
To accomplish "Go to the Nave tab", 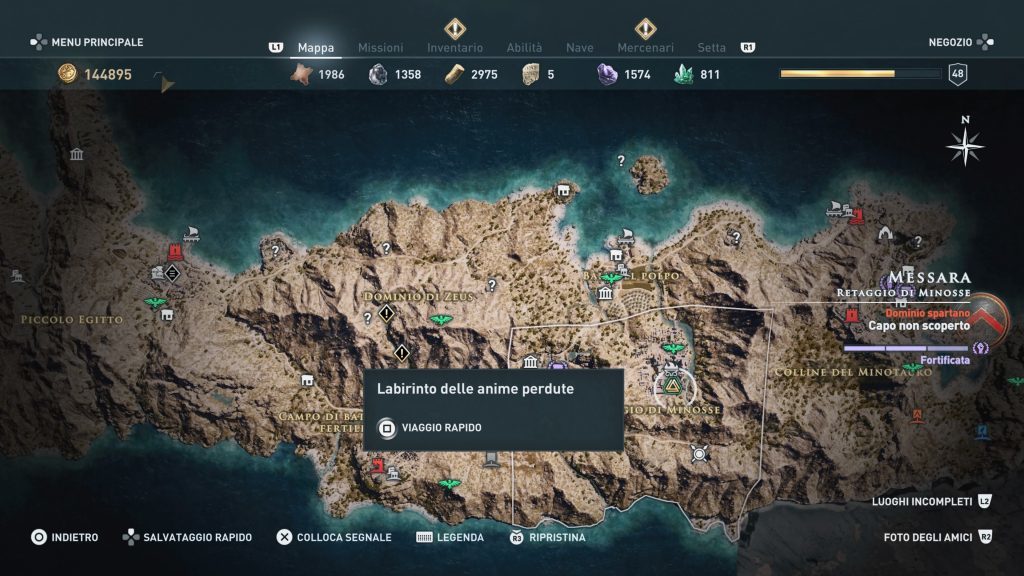I will [580, 47].
